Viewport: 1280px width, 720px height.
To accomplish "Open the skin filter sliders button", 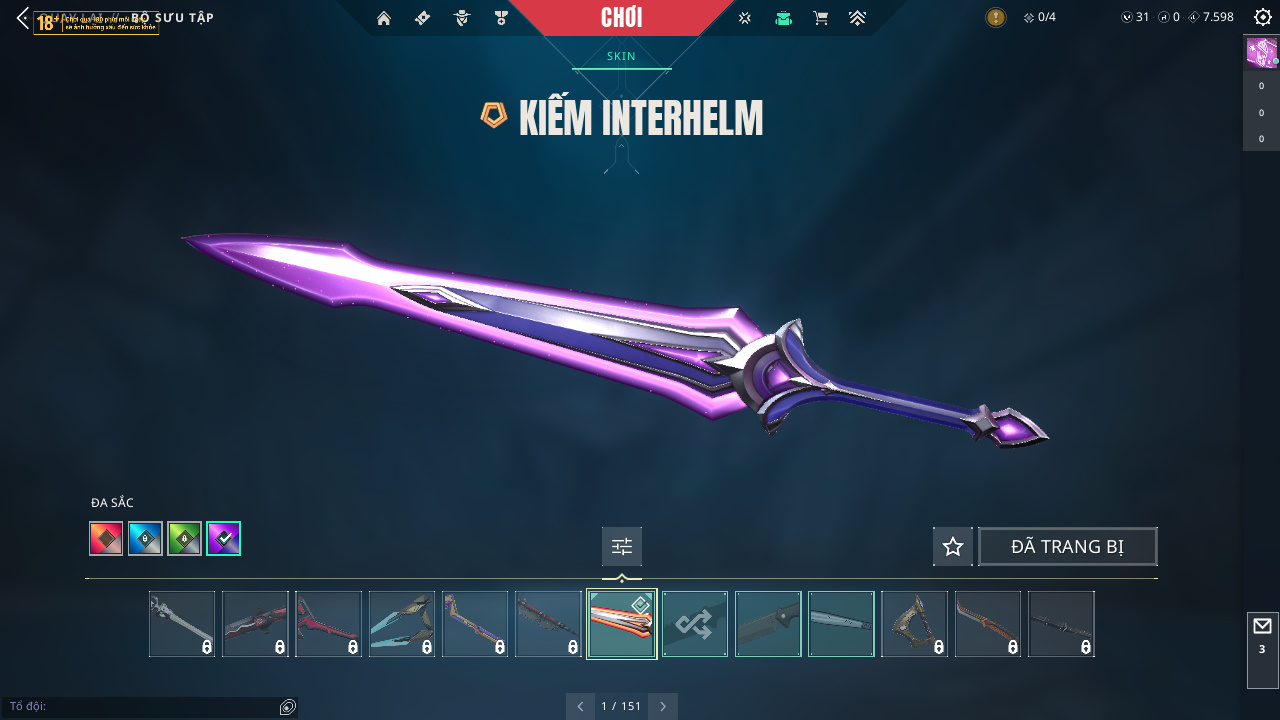I will click(622, 547).
